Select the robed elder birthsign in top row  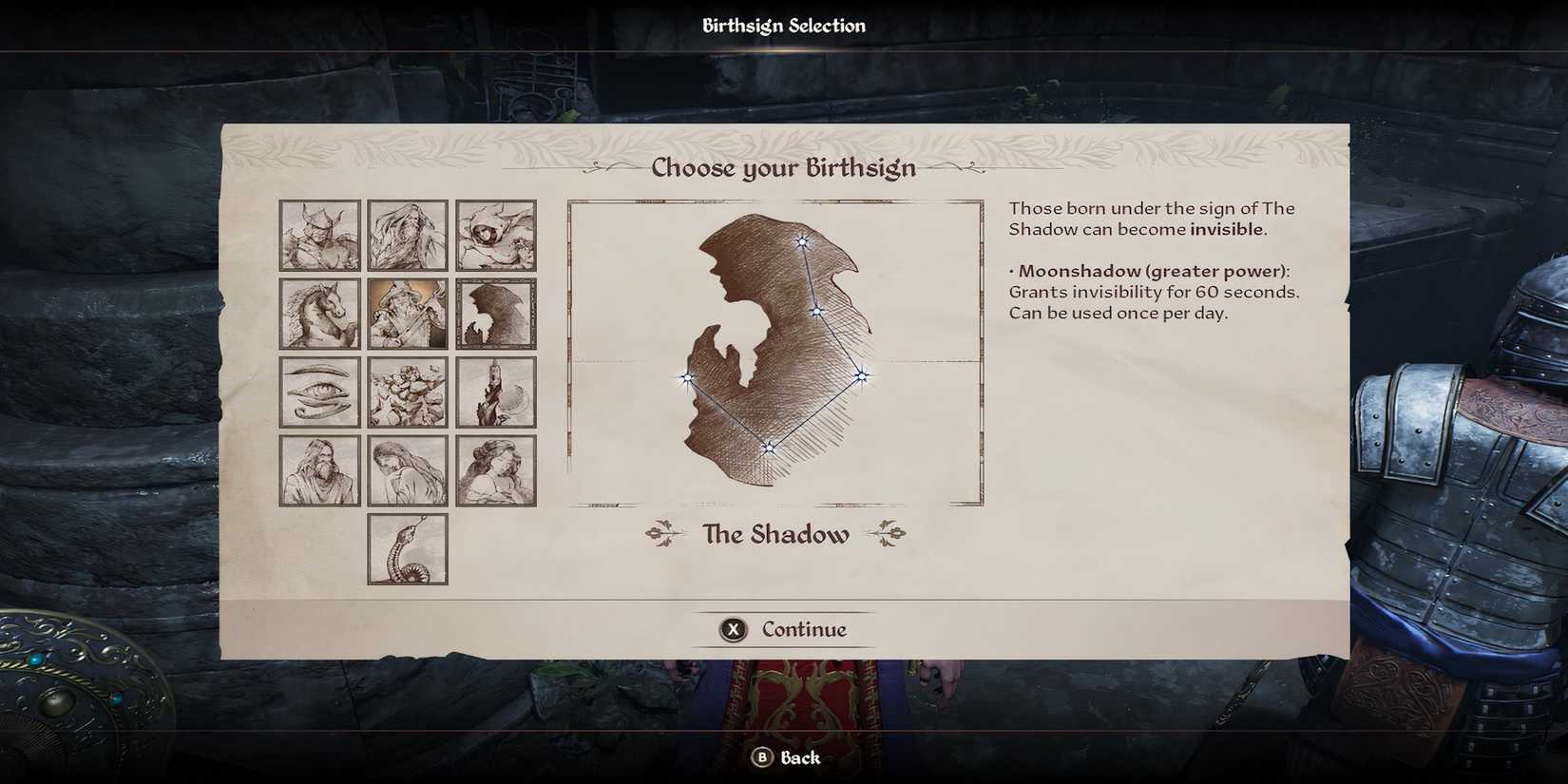407,235
